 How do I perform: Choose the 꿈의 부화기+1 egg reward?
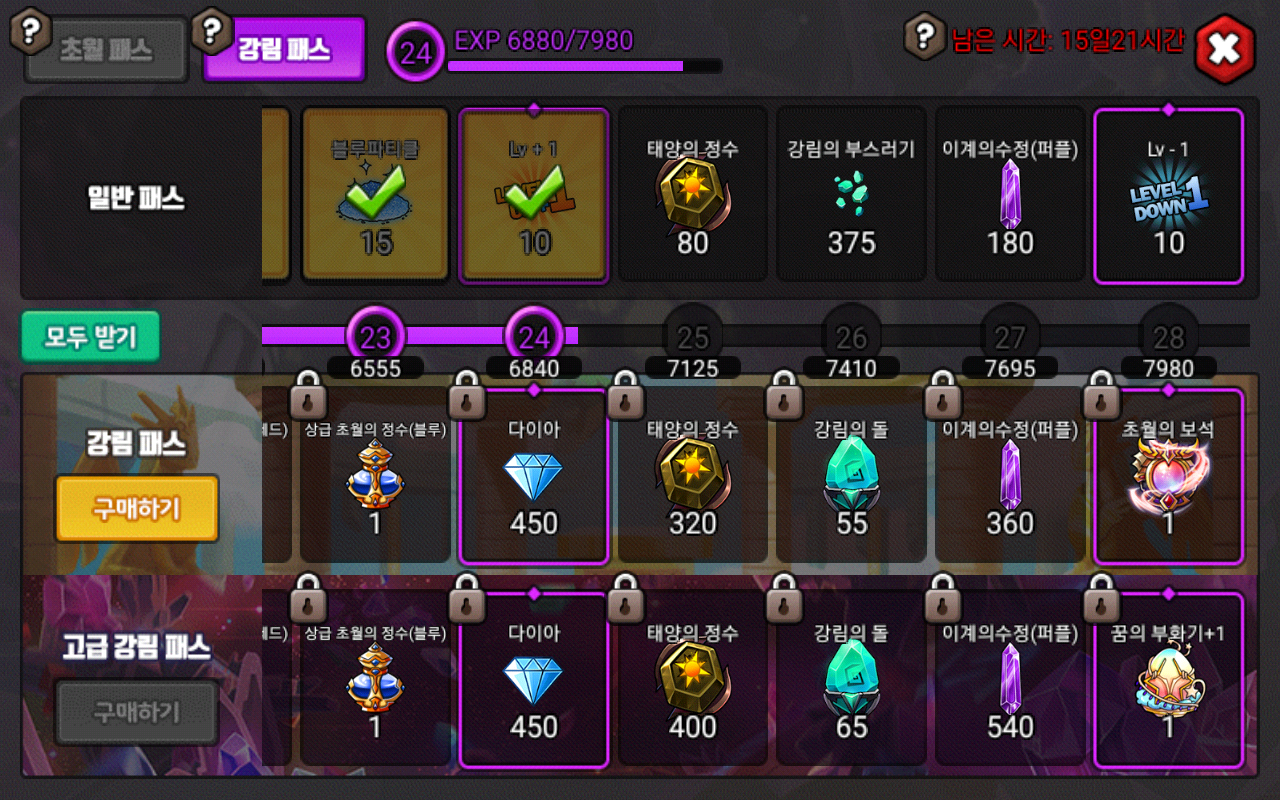[1169, 681]
